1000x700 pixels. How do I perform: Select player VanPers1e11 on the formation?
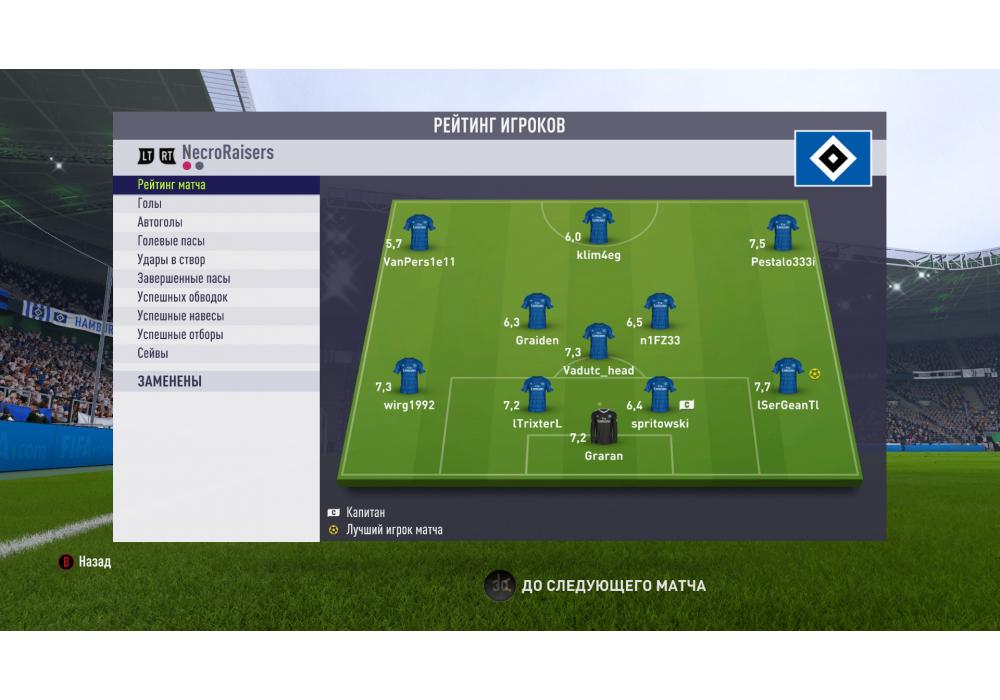click(x=418, y=233)
